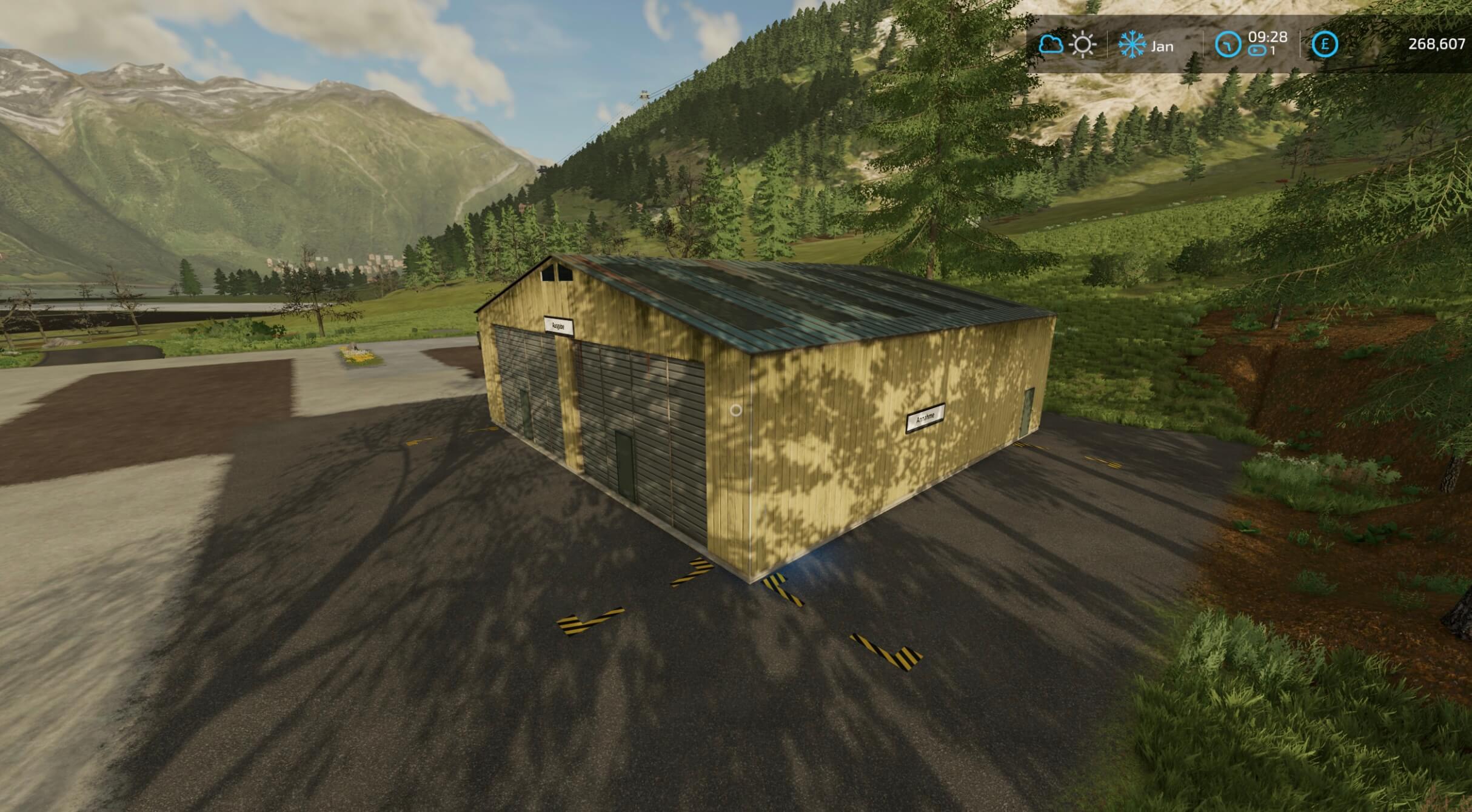1472x812 pixels.
Task: Click the pound currency icon
Action: [1325, 45]
